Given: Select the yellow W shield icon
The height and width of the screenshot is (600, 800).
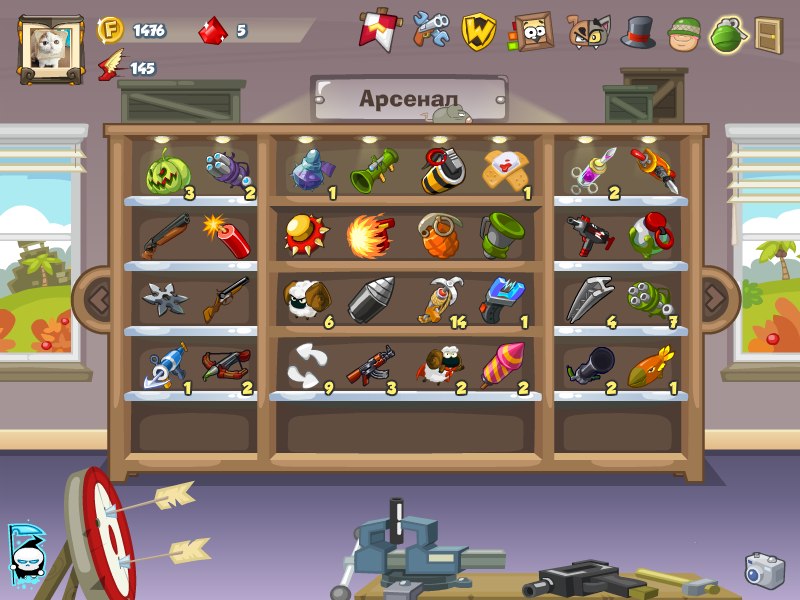Looking at the screenshot, I should tap(480, 31).
